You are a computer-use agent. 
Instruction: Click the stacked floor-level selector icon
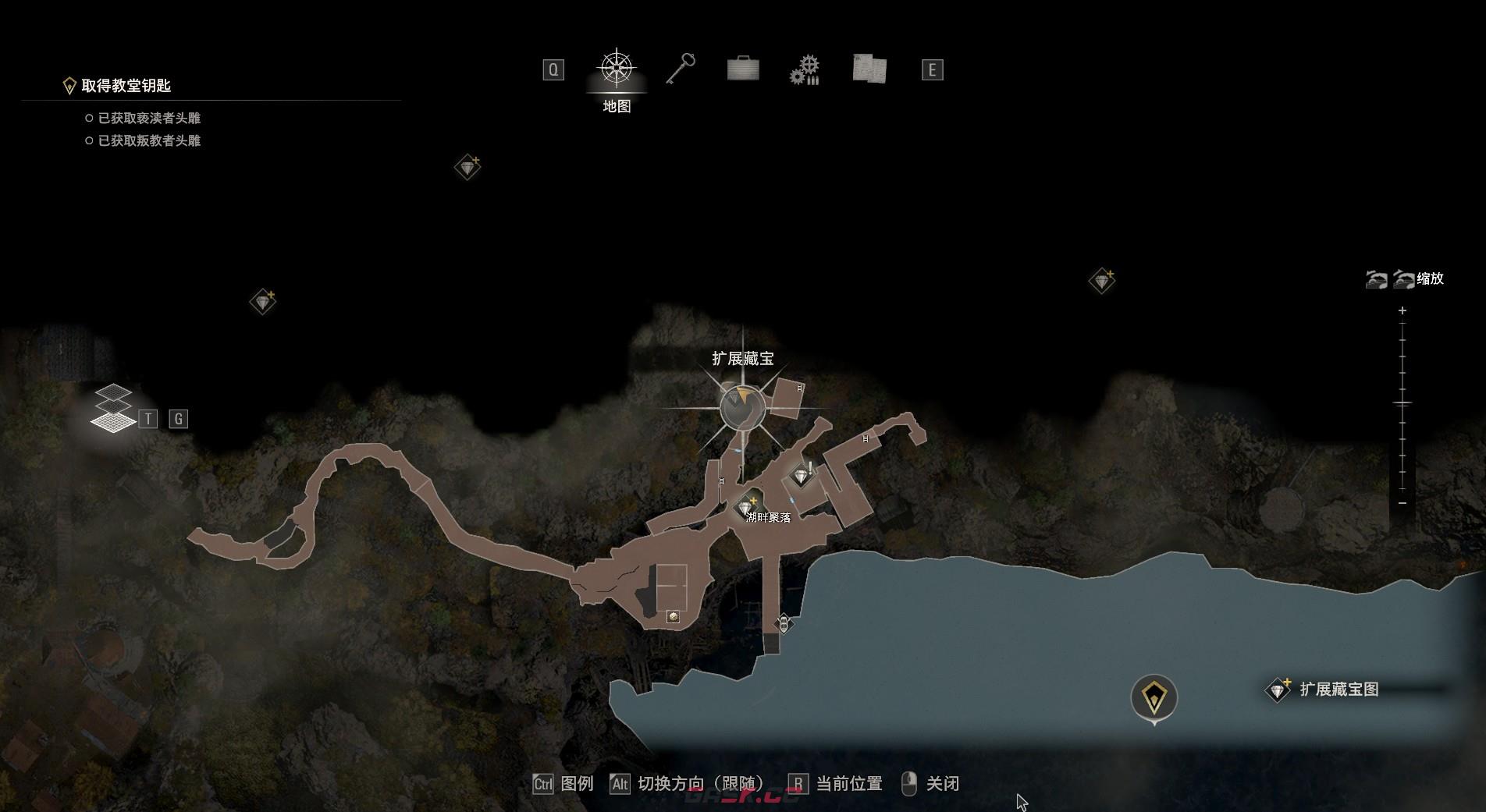pyautogui.click(x=113, y=409)
